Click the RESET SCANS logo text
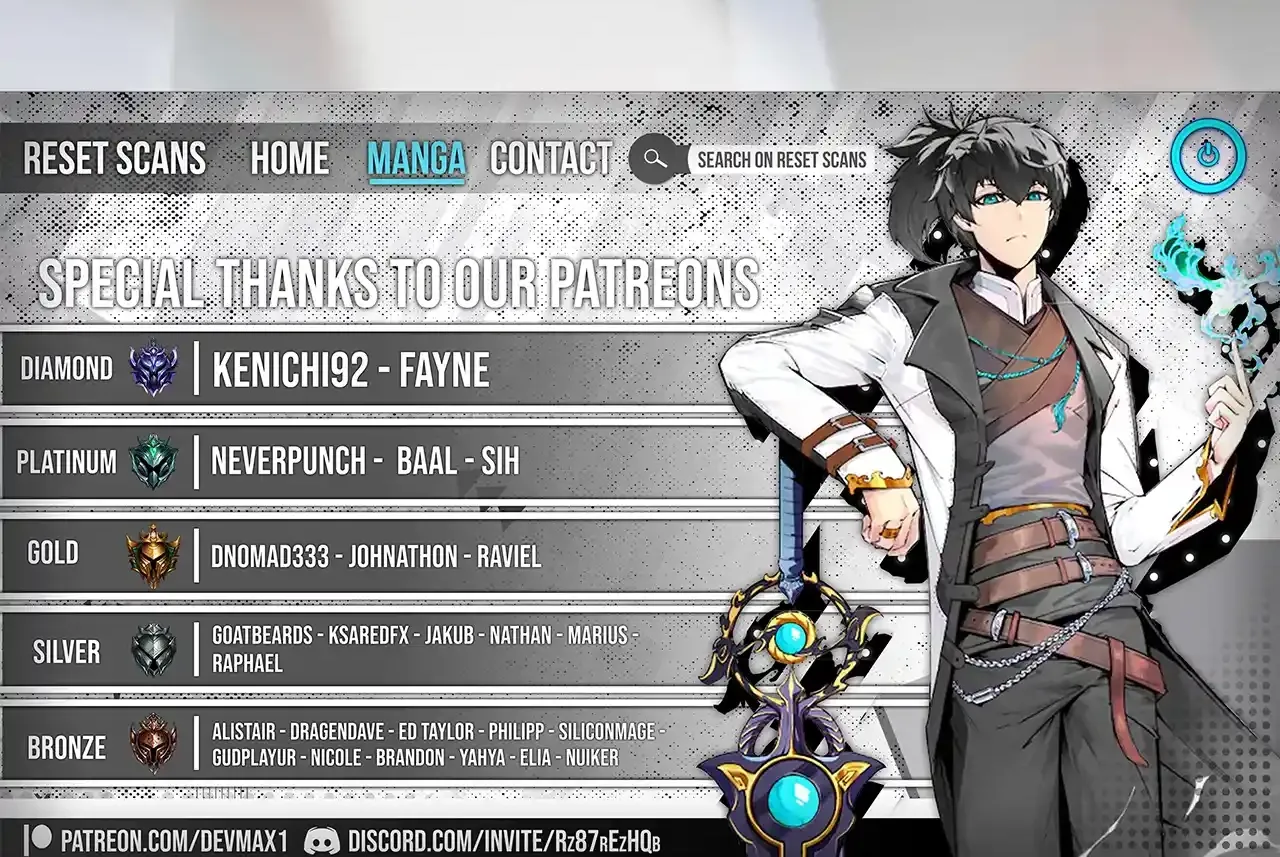This screenshot has height=857, width=1280. (x=114, y=159)
